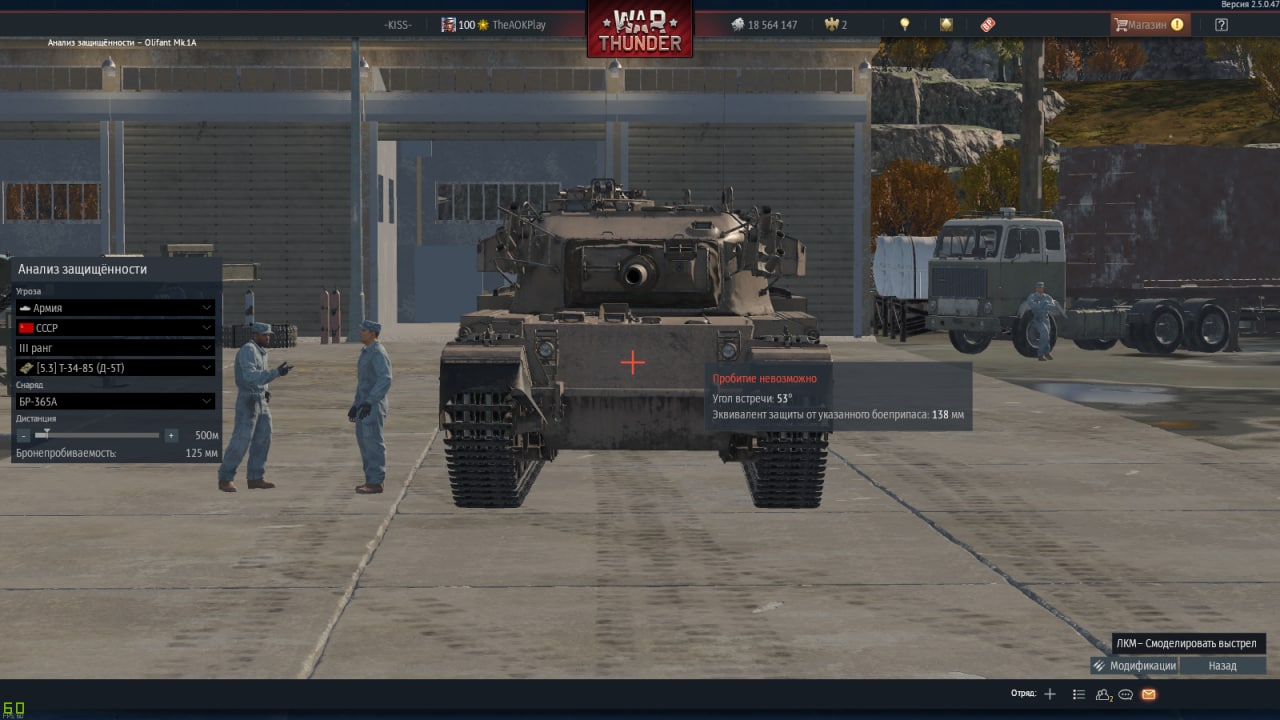Click the light bulb icon in top bar
This screenshot has width=1280, height=720.
905,25
